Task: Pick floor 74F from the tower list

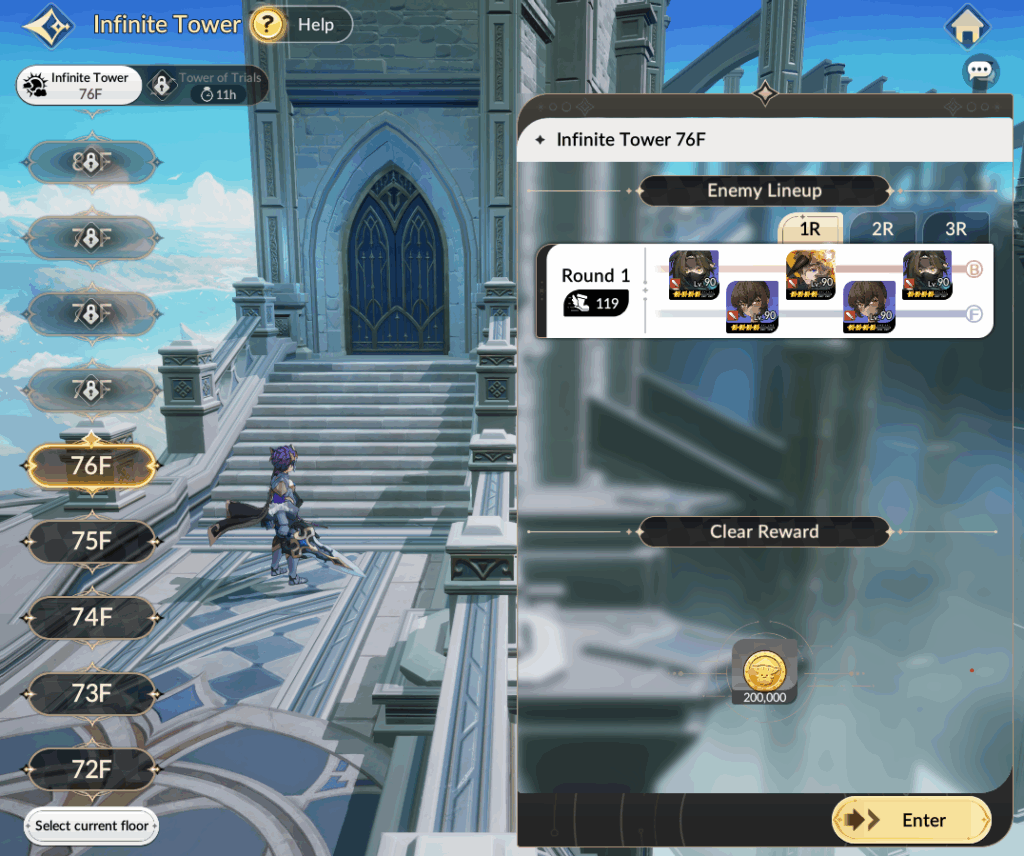Action: [x=92, y=618]
